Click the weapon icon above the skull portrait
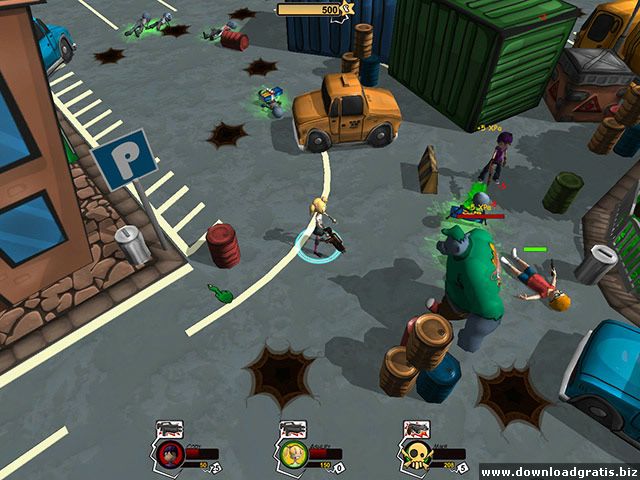The height and width of the screenshot is (480, 640). point(415,430)
